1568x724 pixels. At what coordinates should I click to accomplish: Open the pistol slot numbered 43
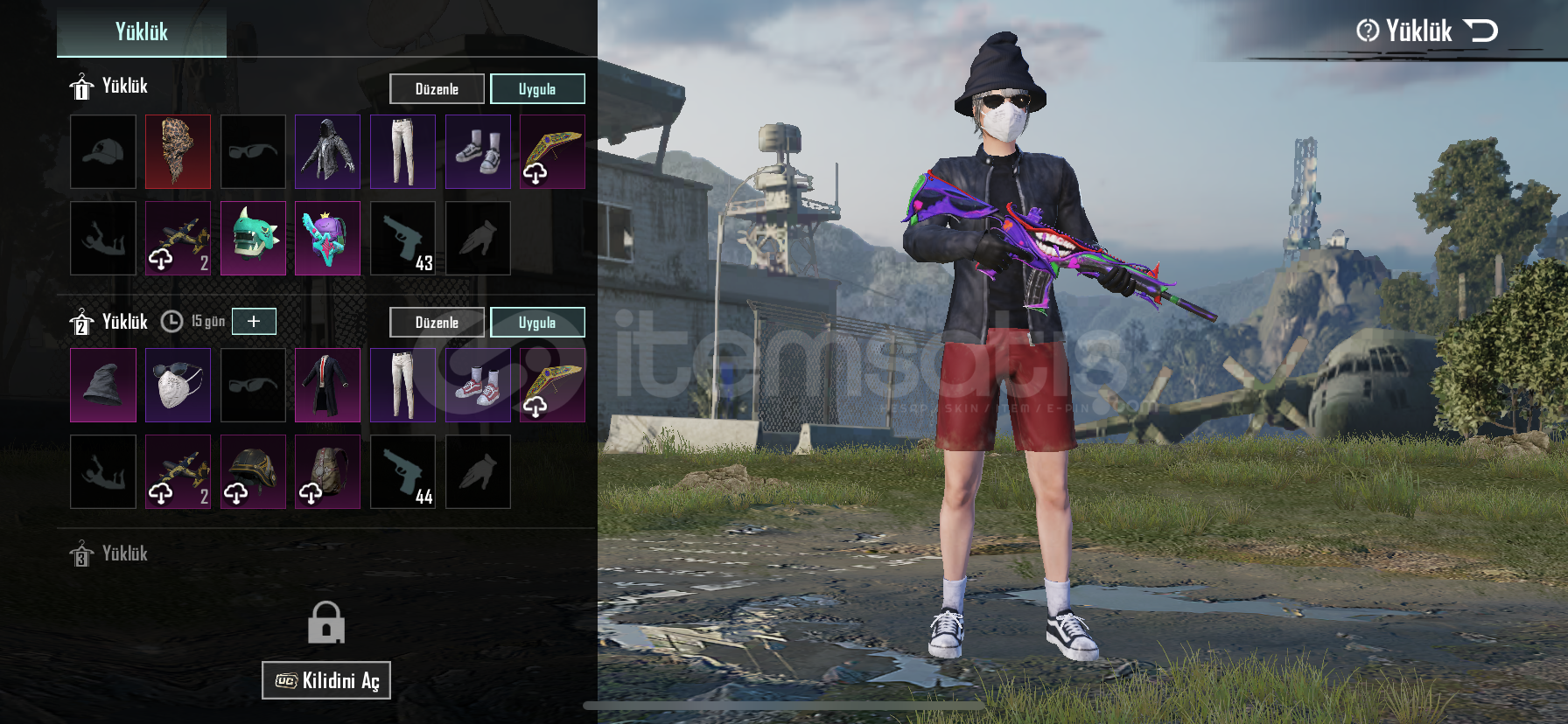402,239
